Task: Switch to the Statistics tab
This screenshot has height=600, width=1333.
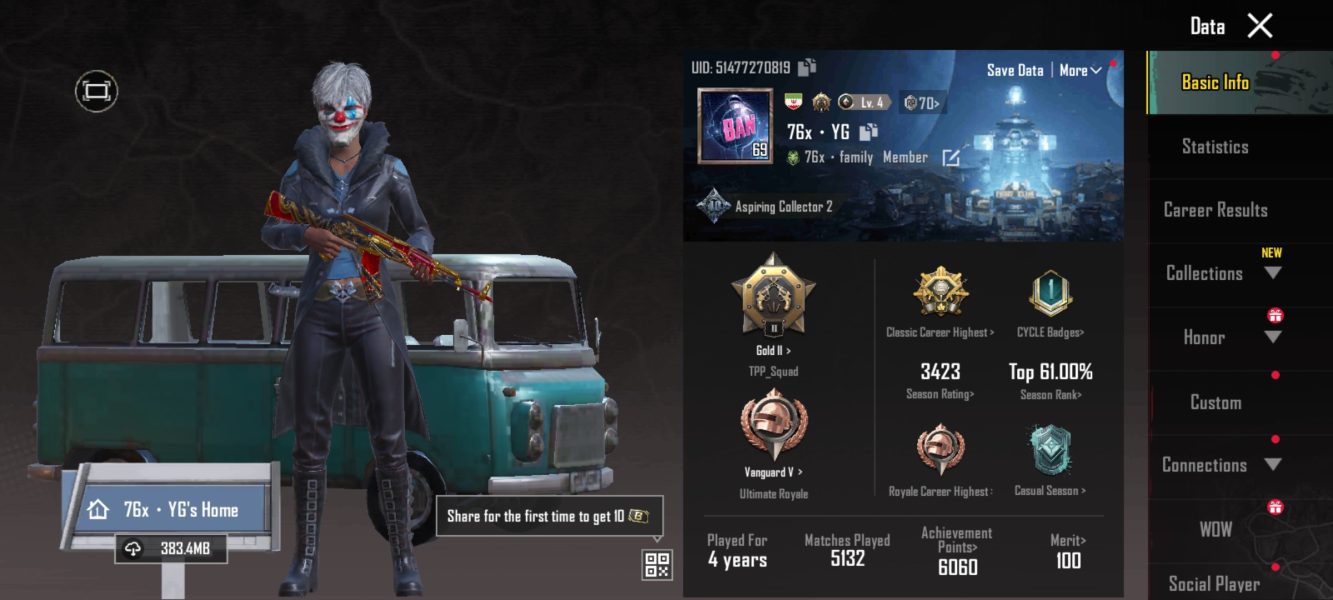Action: click(1215, 147)
